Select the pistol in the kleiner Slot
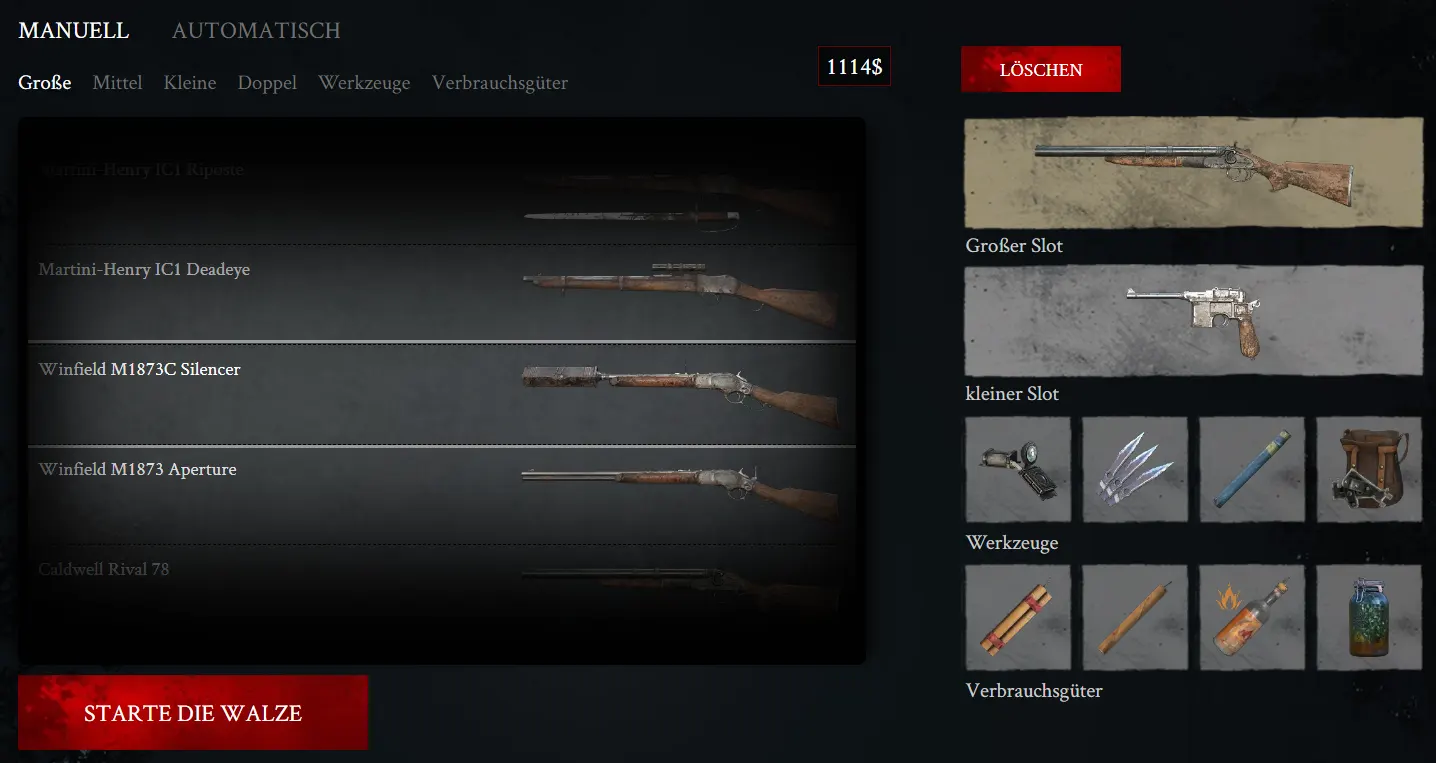The height and width of the screenshot is (763, 1436). click(x=1192, y=321)
